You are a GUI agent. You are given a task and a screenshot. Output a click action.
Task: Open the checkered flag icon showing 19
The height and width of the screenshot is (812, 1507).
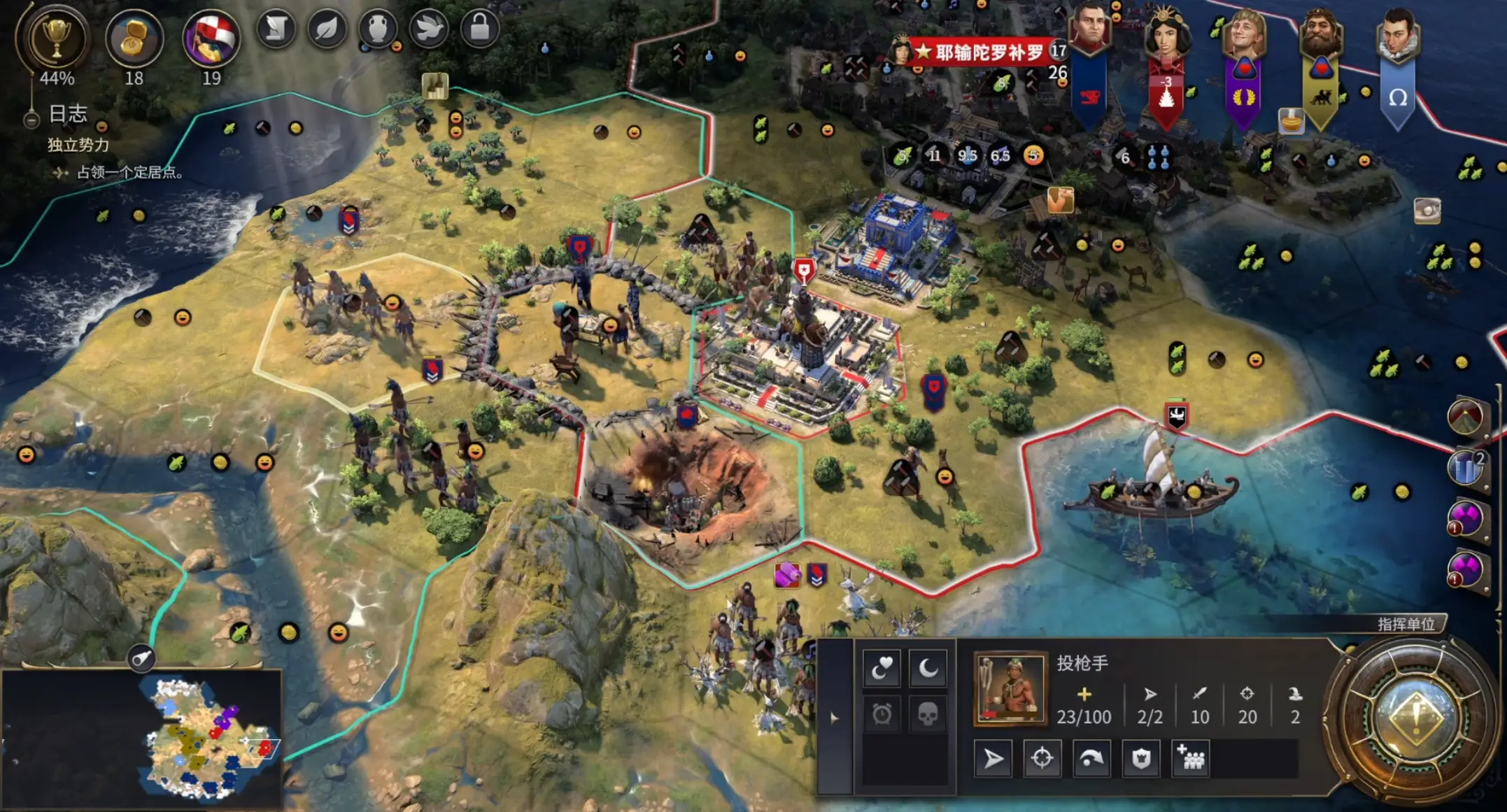pos(211,39)
